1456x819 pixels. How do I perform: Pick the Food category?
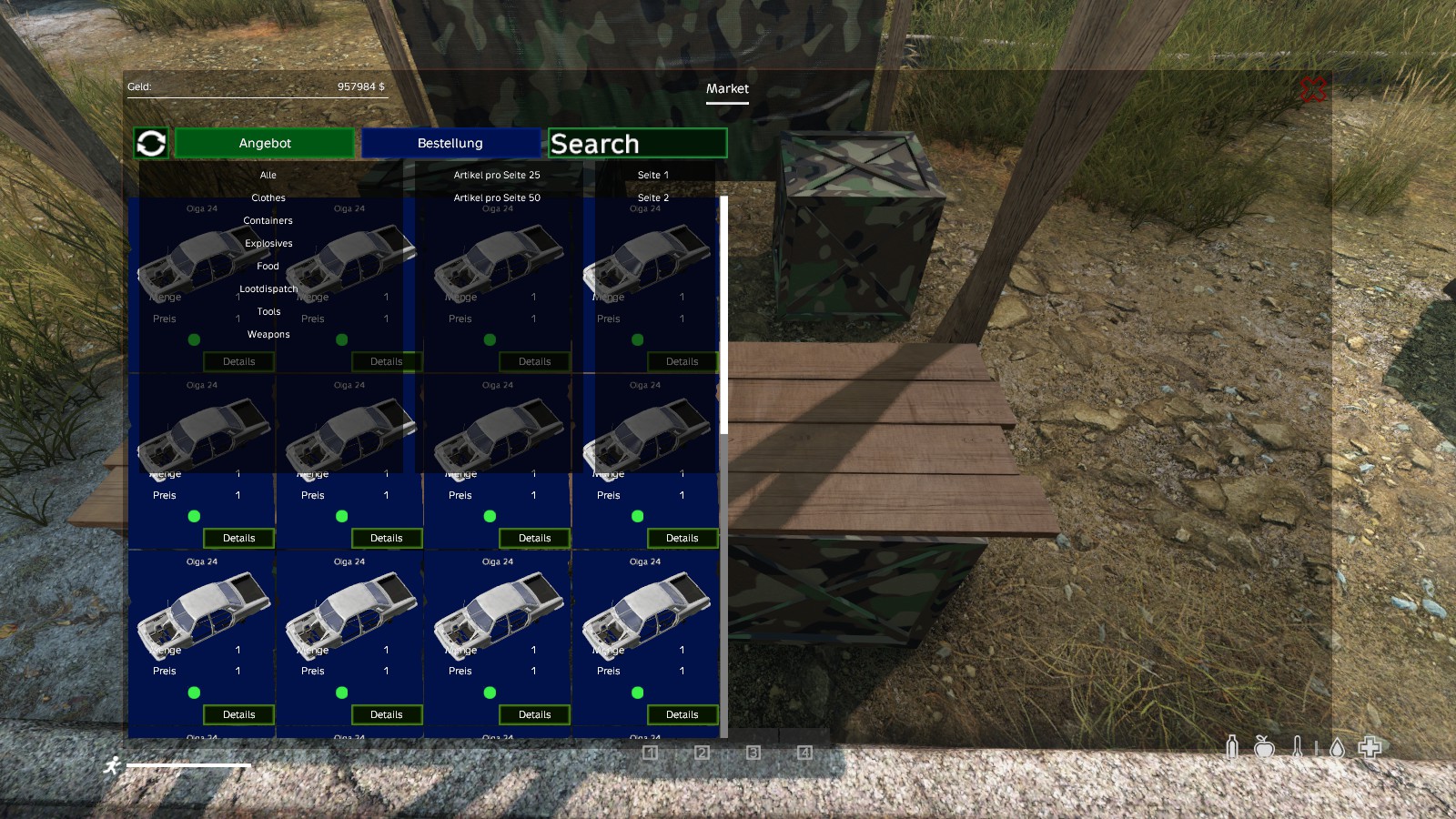[268, 266]
